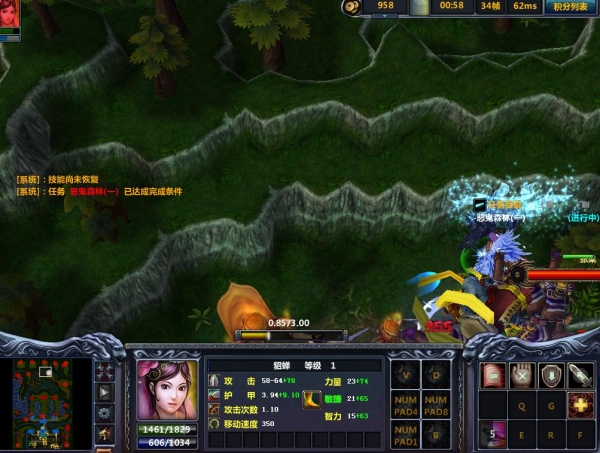
Task: Select the NUM PAD1 item slot
Action: pyautogui.click(x=406, y=436)
